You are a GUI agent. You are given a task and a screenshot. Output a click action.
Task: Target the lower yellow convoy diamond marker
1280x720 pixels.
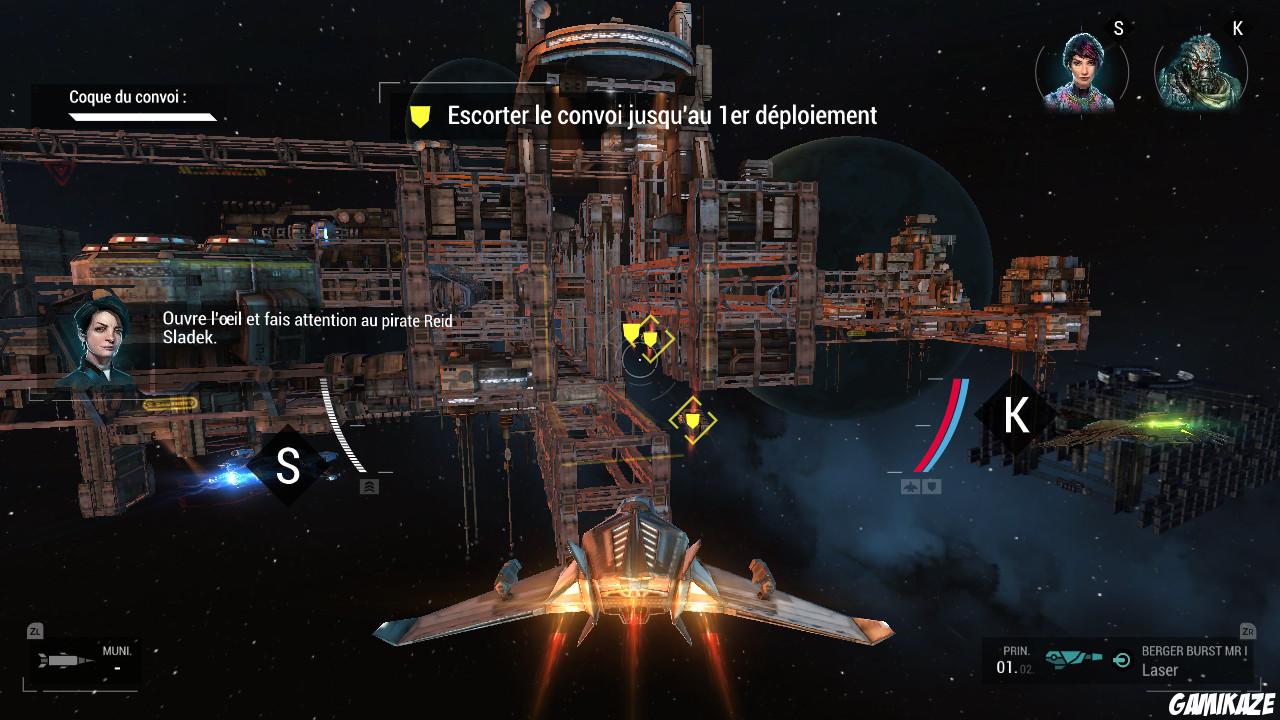coord(692,420)
